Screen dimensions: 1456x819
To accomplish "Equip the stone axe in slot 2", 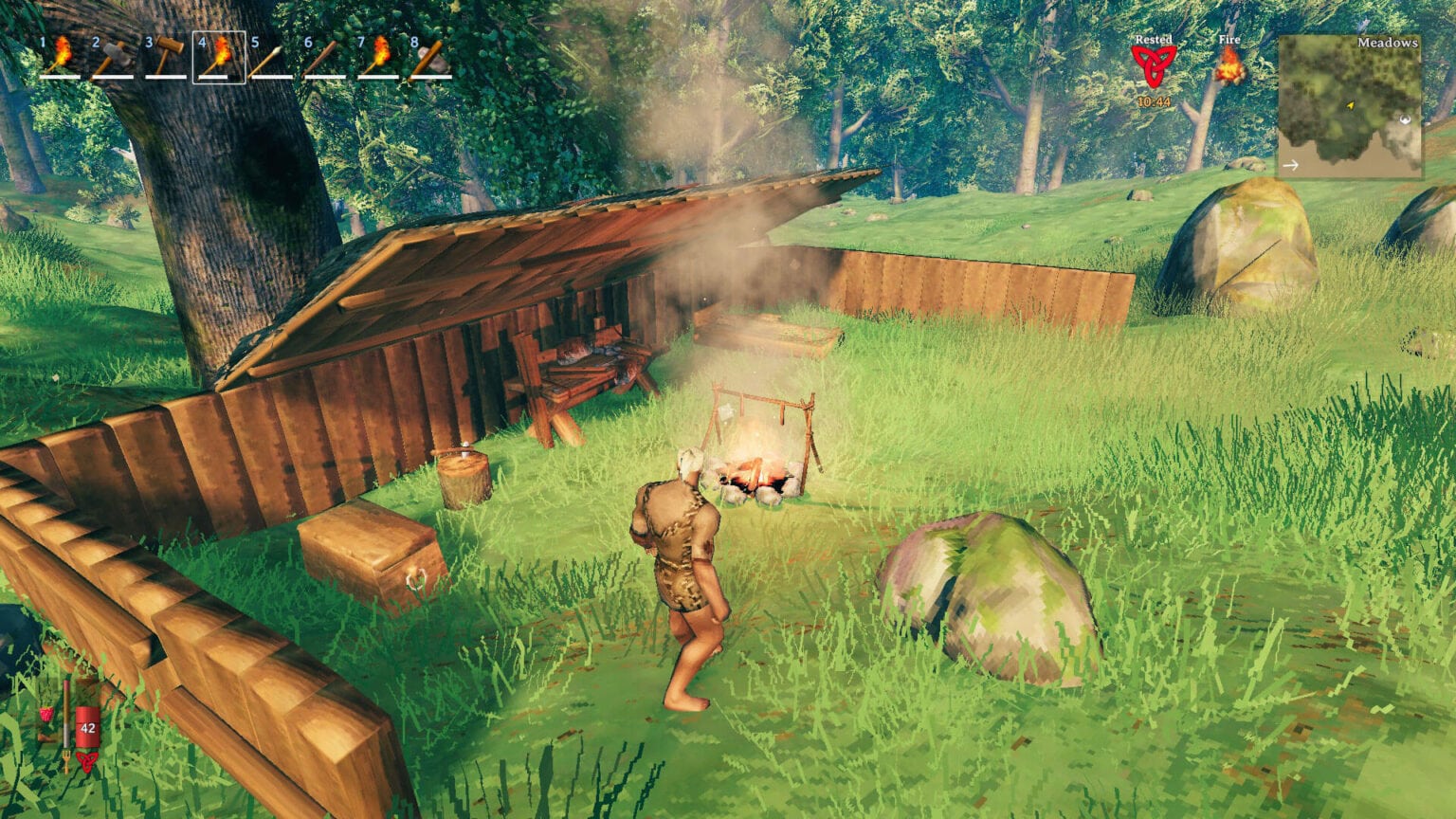I will pyautogui.click(x=113, y=58).
